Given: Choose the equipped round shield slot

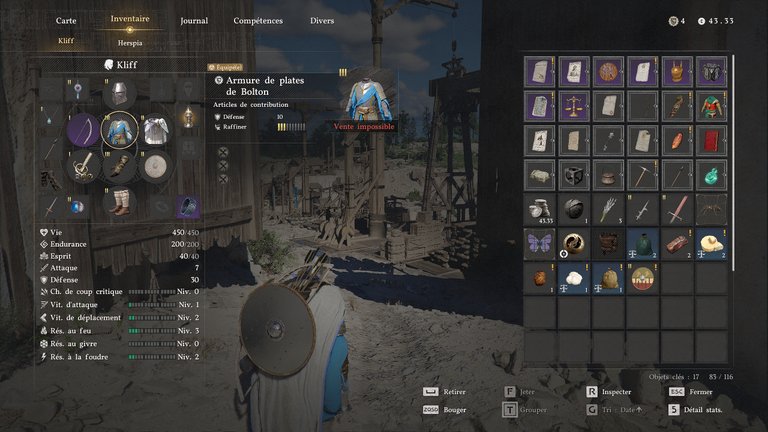Looking at the screenshot, I should tap(154, 167).
